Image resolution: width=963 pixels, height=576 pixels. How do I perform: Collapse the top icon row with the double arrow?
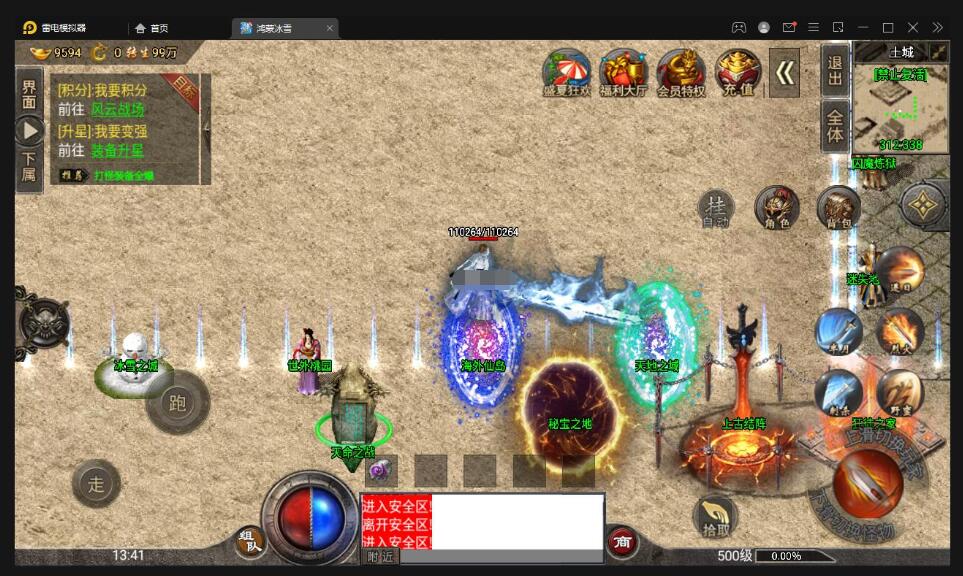coord(786,72)
